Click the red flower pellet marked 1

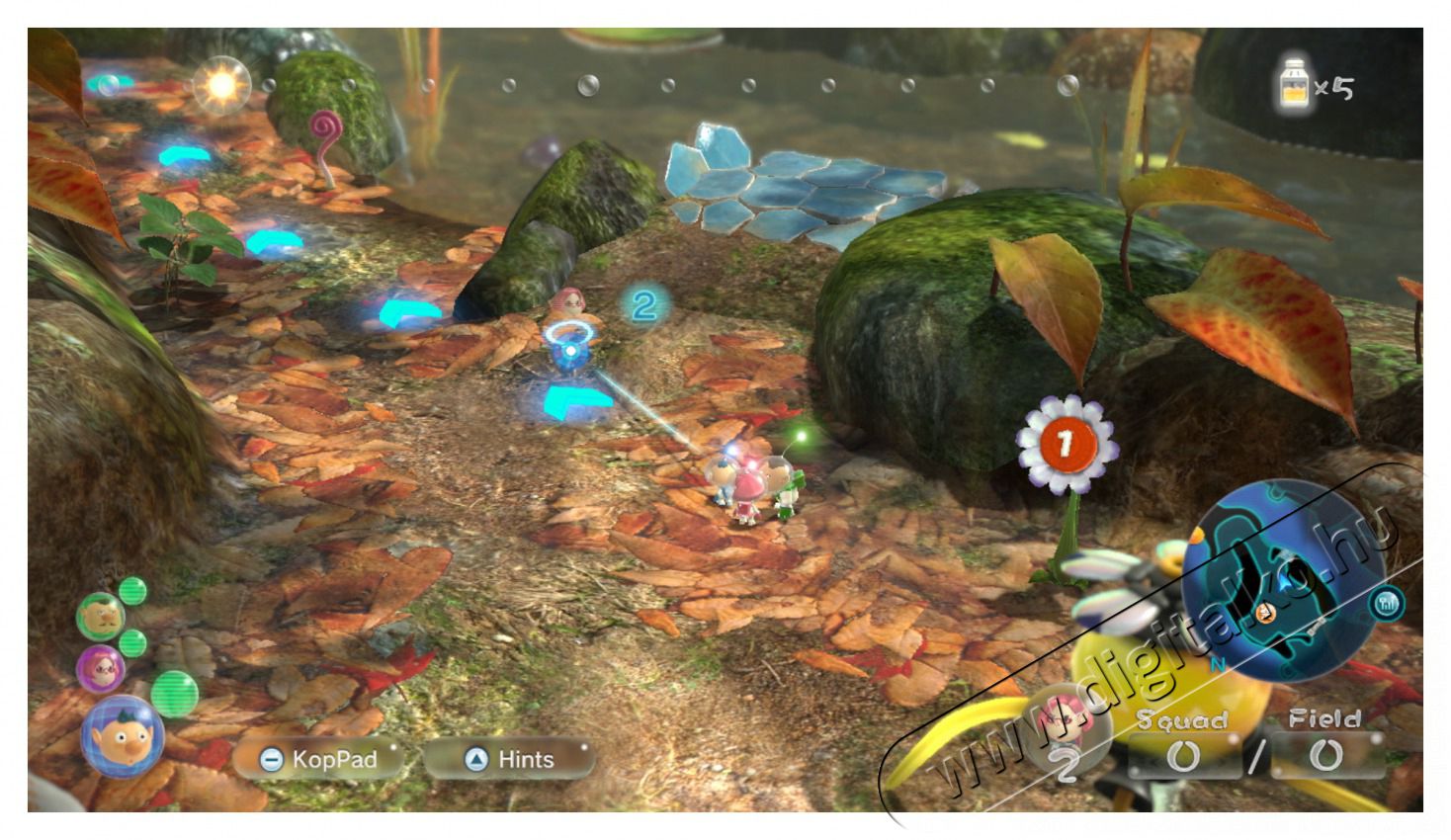tap(1066, 444)
